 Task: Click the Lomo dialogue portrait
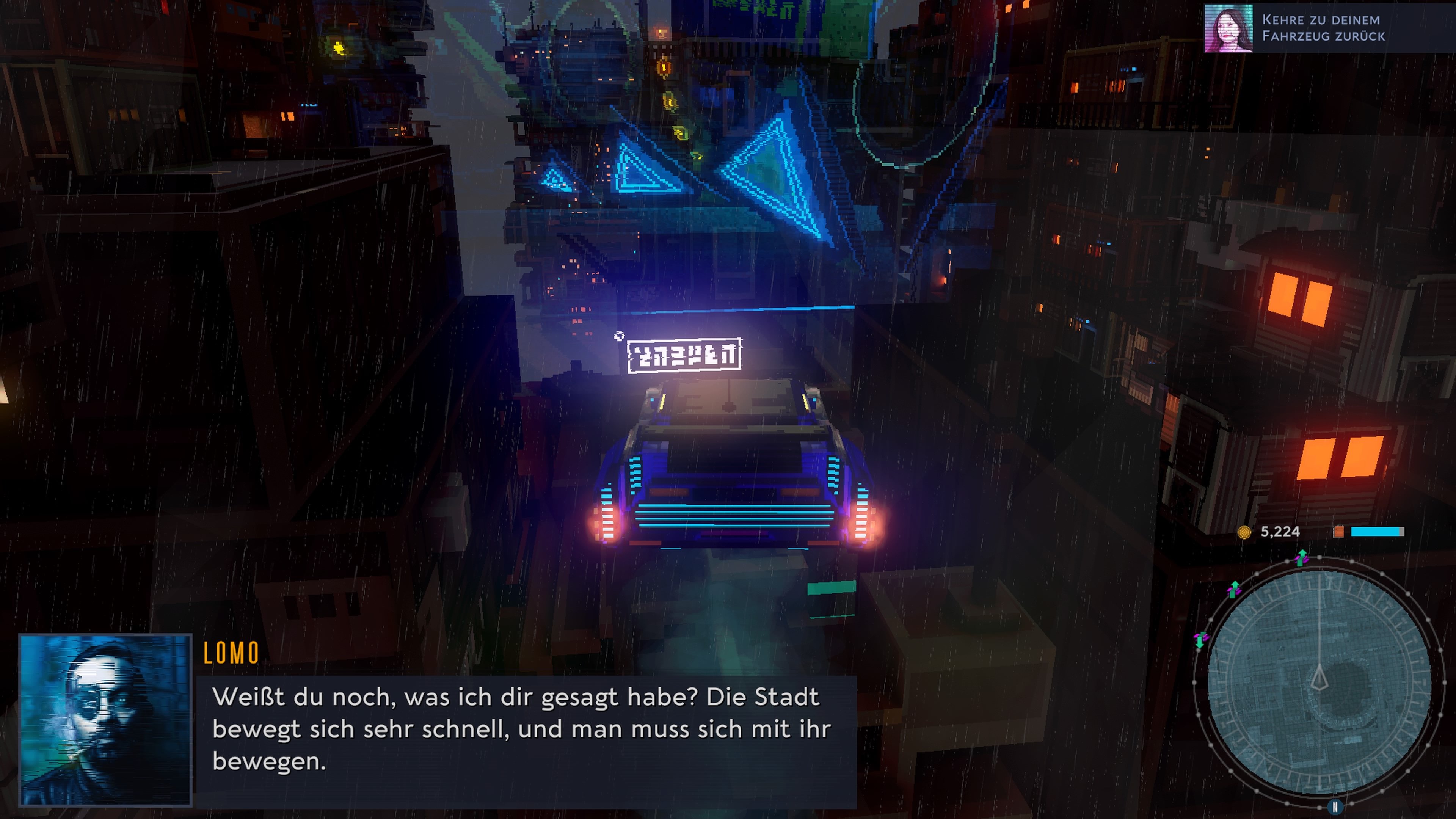106,719
